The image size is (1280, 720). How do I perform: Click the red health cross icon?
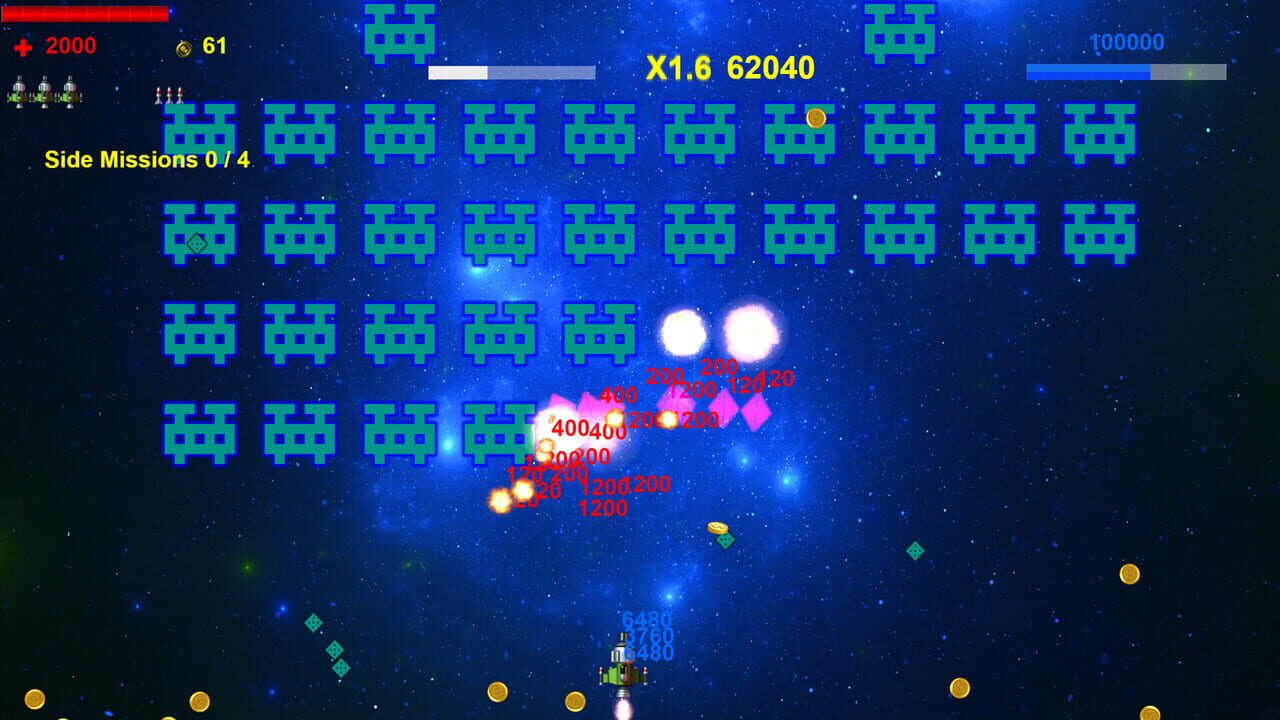coord(23,46)
